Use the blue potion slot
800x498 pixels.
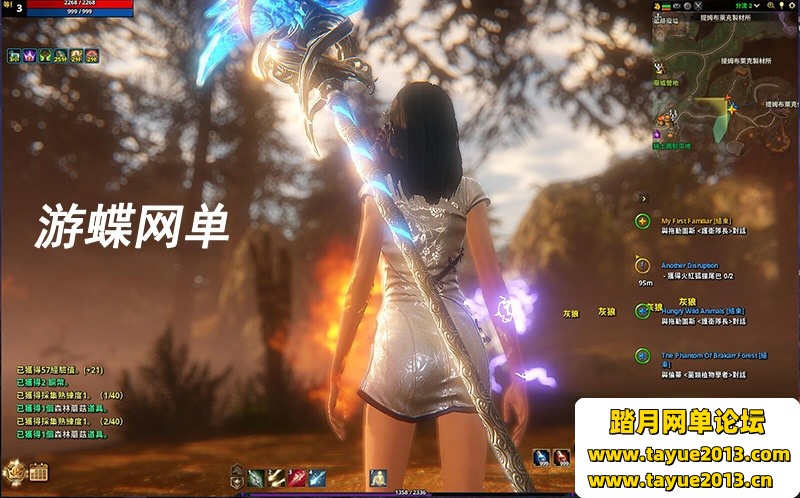click(541, 457)
